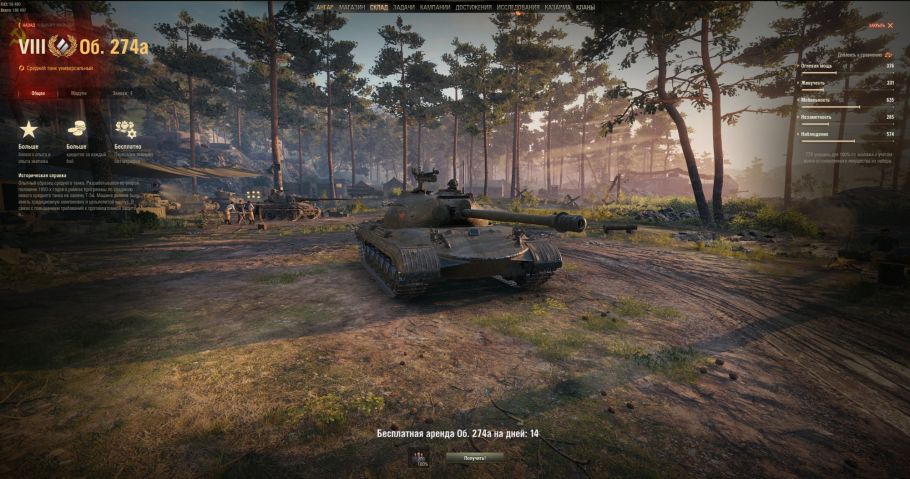Open the АНГАР hangar section
Image resolution: width=910 pixels, height=479 pixels.
coord(325,7)
